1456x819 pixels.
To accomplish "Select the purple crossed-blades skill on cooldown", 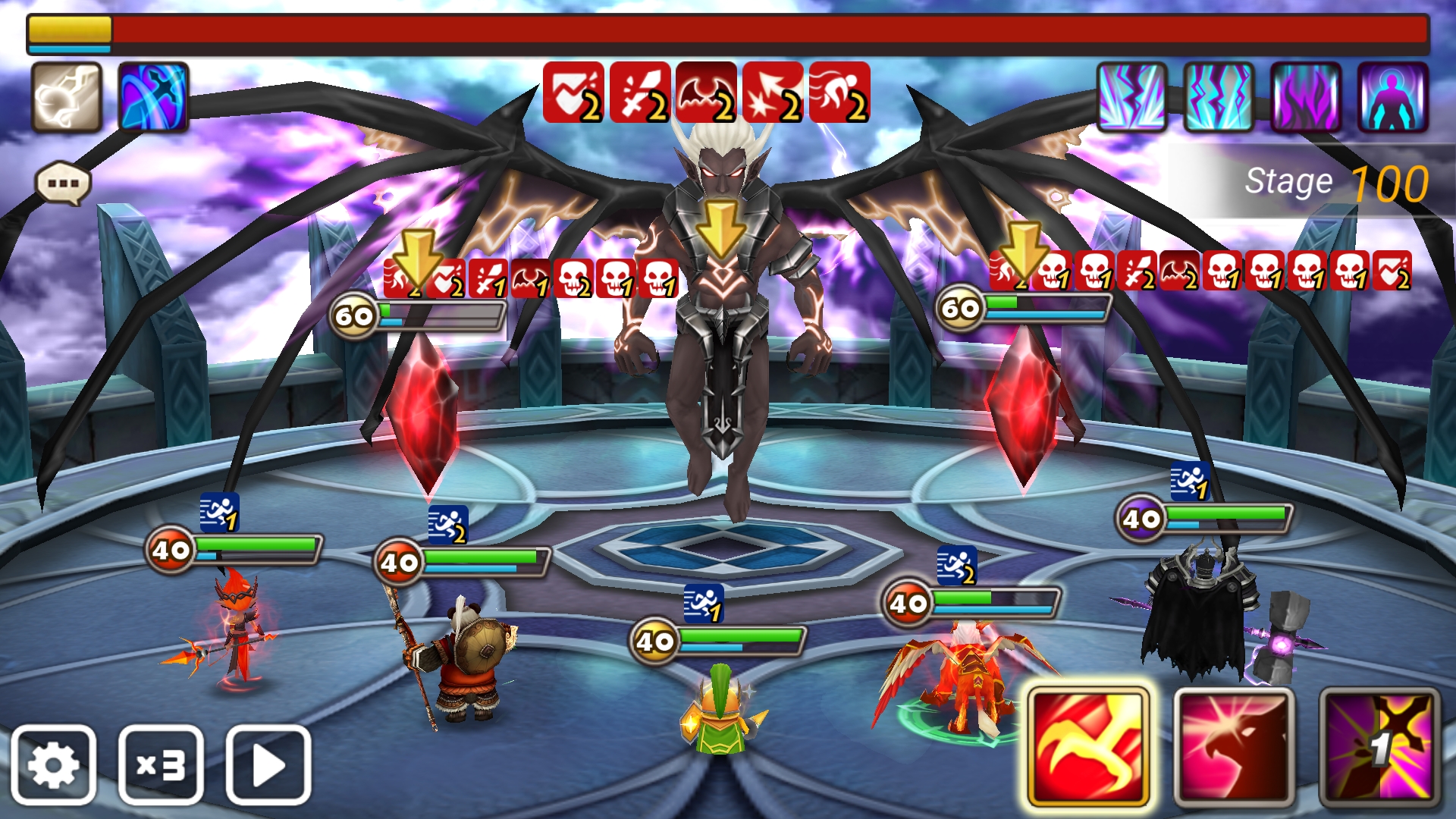I will 1379,747.
